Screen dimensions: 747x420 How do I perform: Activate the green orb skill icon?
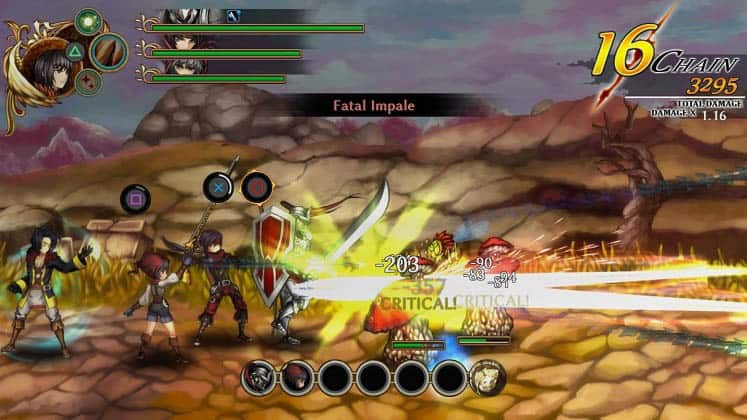(89, 22)
